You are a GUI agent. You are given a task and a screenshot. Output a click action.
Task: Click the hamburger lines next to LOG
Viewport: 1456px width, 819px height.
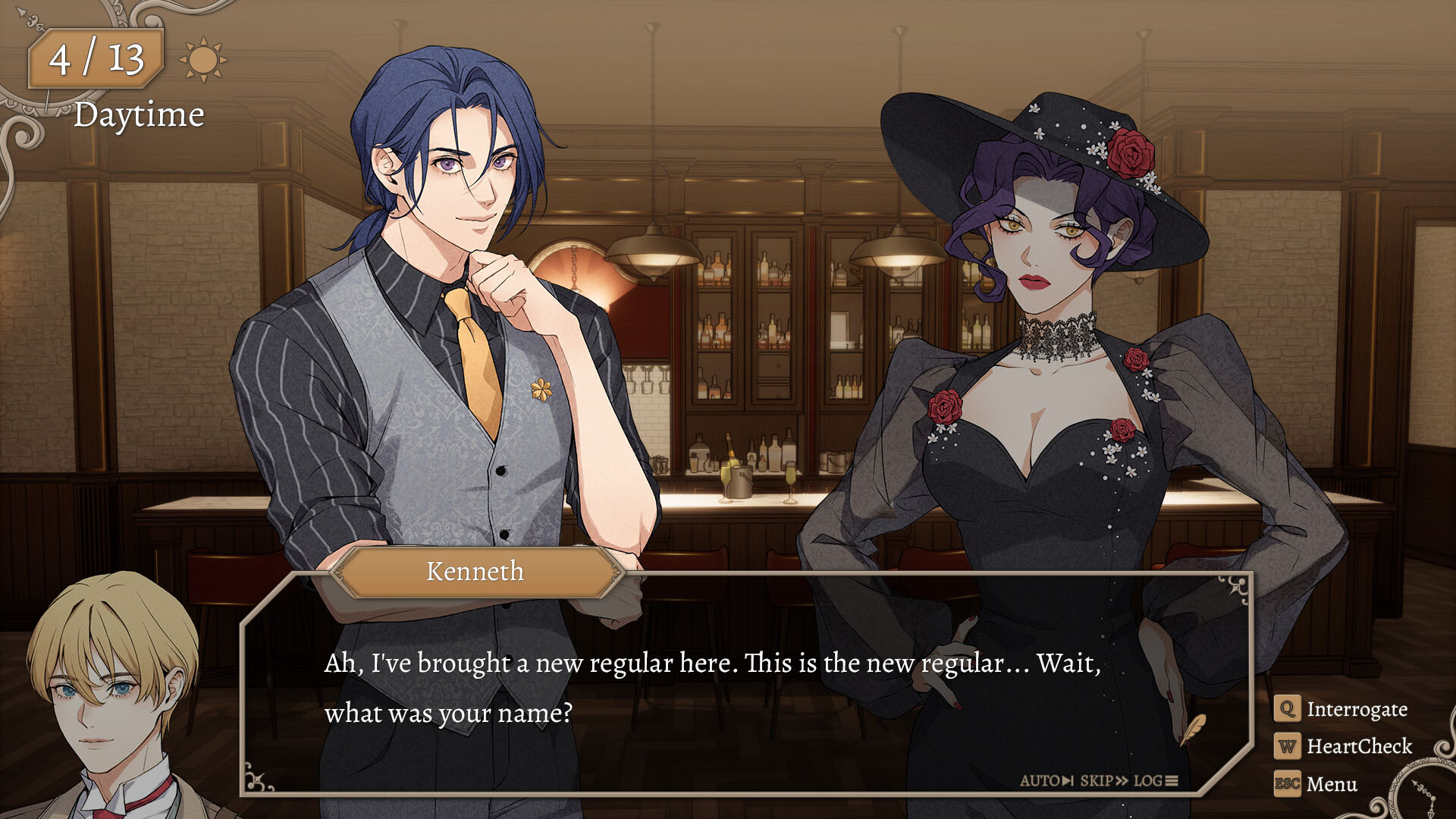pos(1172,780)
